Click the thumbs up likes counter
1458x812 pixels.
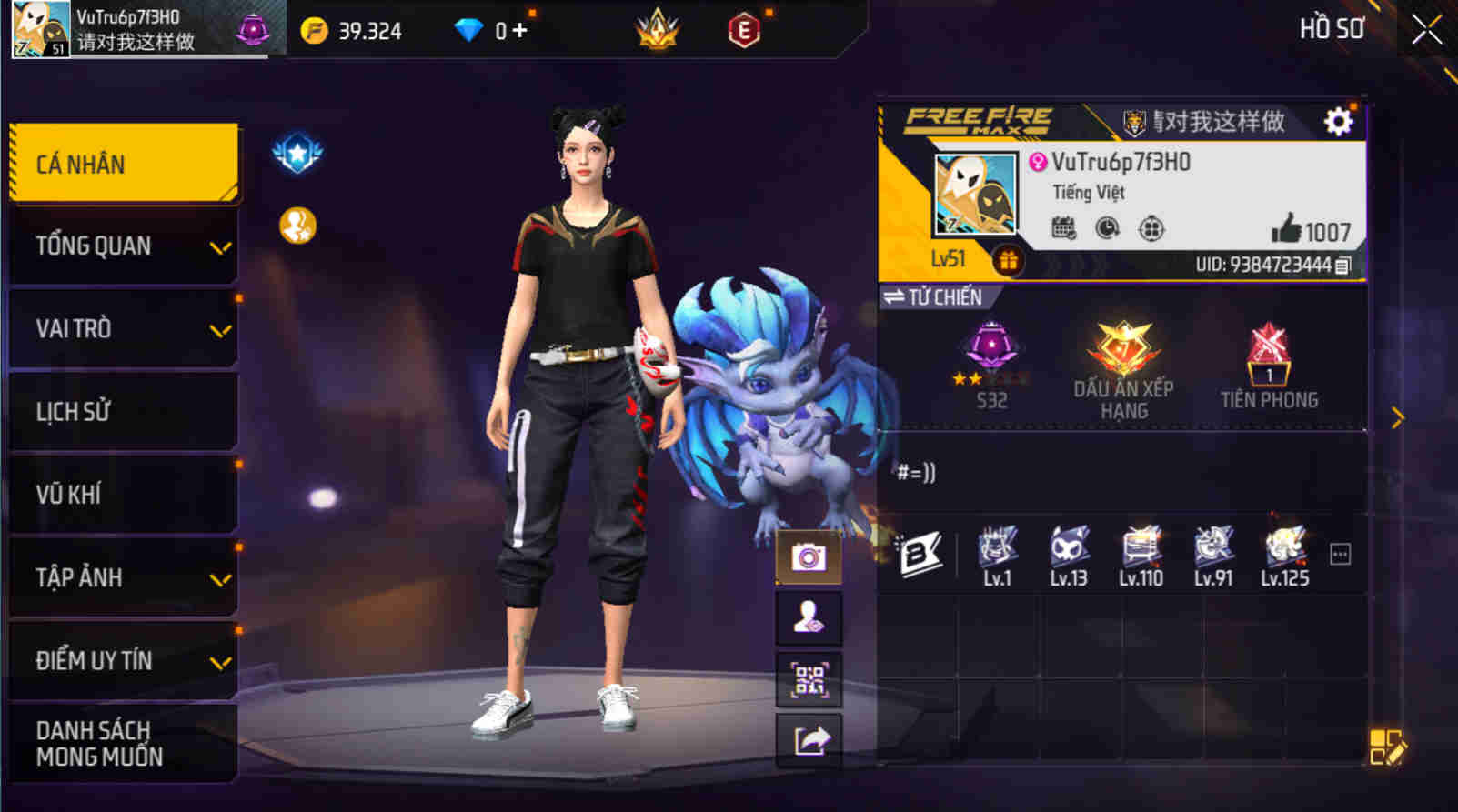coord(1298,231)
